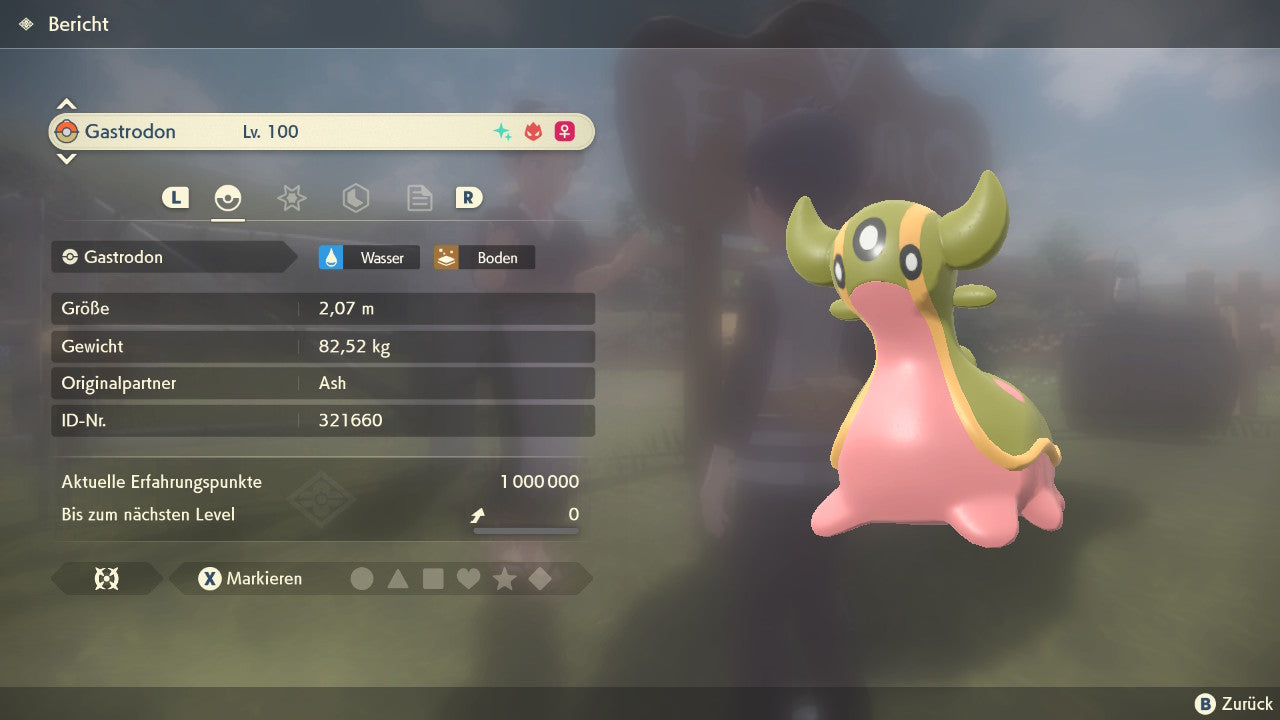Open the Poké Ball general info tab
This screenshot has width=1280, height=720.
(x=228, y=198)
